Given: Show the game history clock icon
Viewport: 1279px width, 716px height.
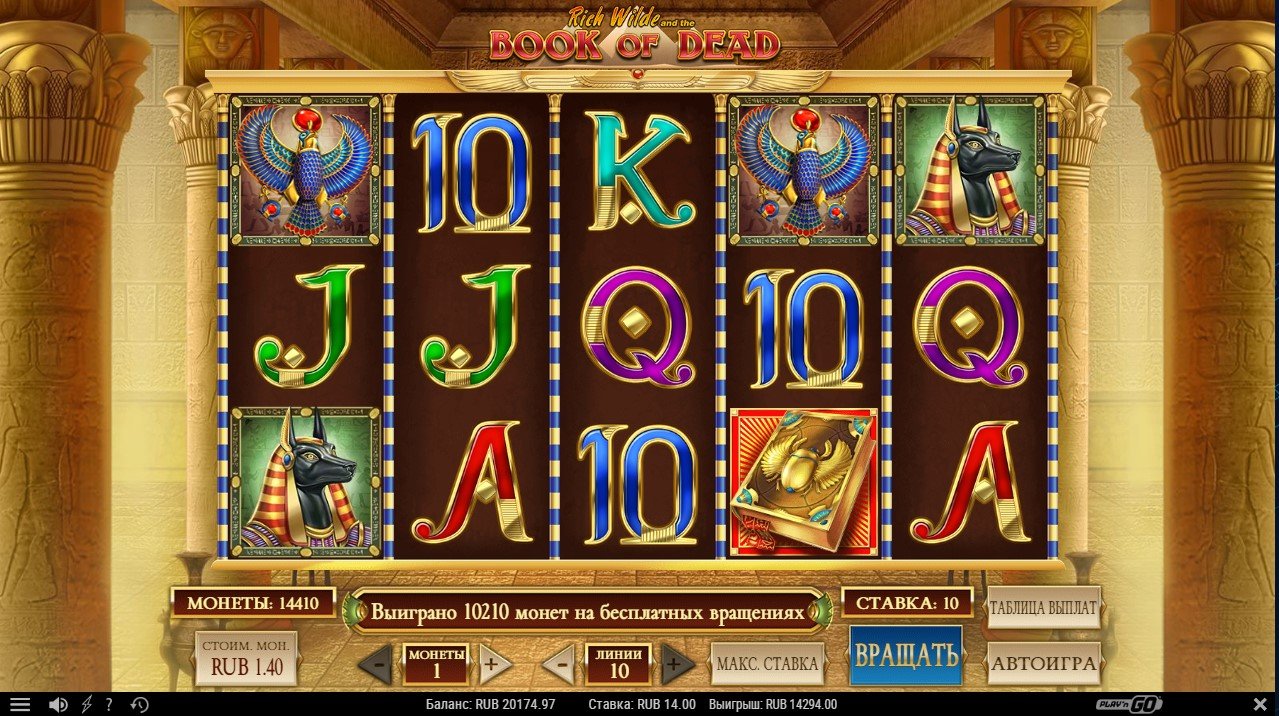Looking at the screenshot, I should pyautogui.click(x=139, y=705).
